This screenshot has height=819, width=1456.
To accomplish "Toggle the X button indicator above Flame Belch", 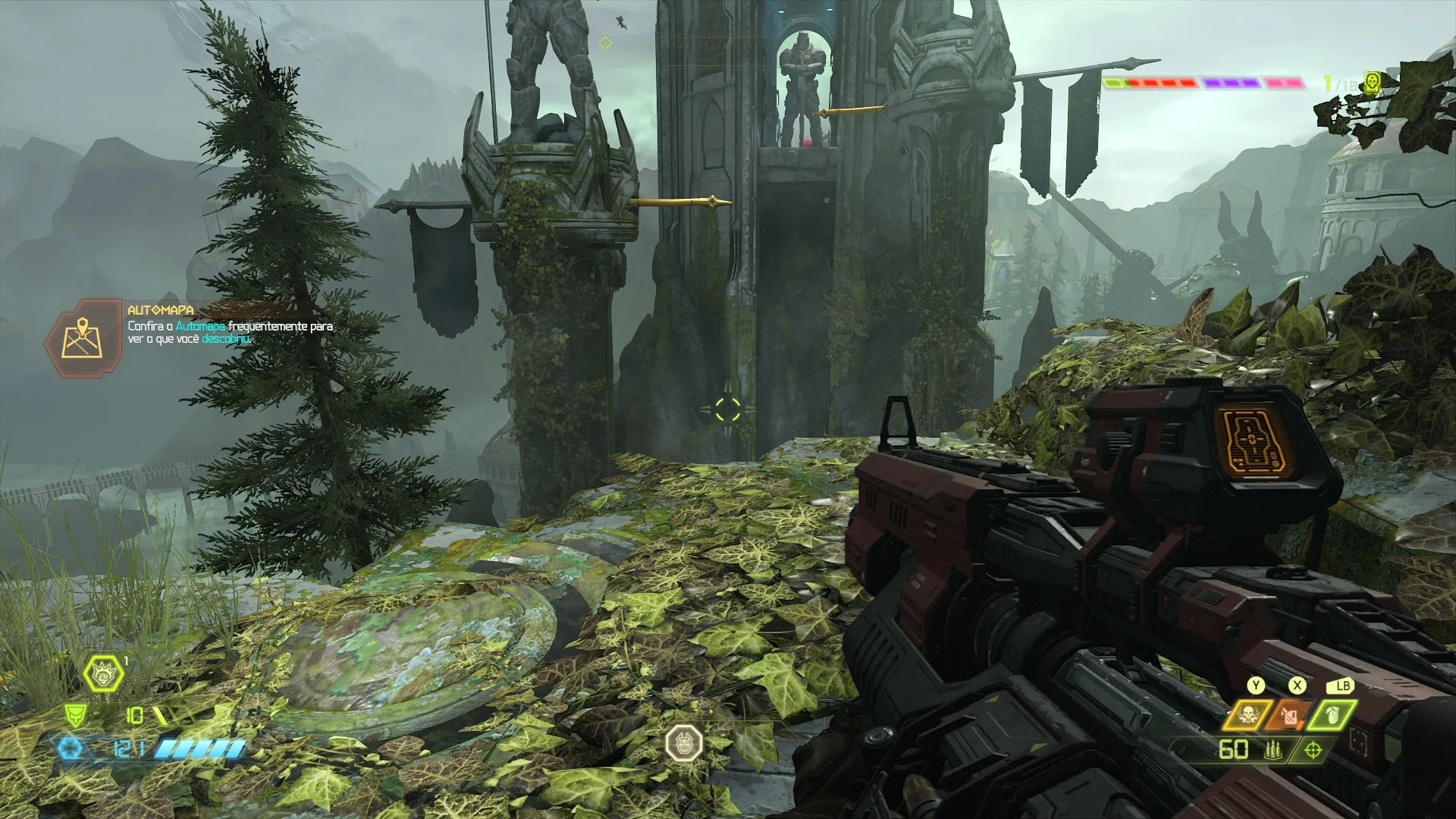I will coord(1297,686).
